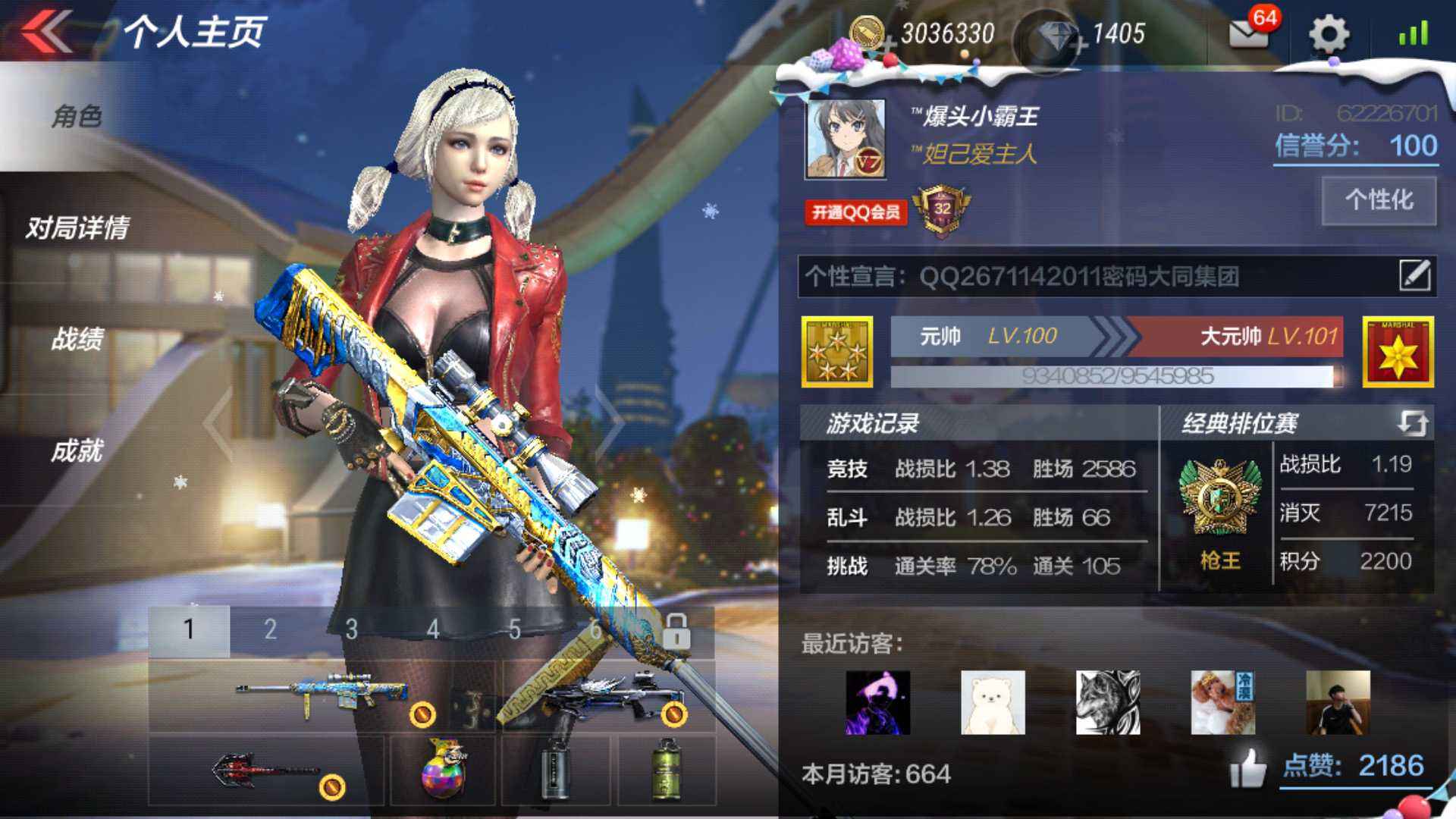Open the mail inbox envelope
Screen dimensions: 1456x819
[x=1248, y=33]
